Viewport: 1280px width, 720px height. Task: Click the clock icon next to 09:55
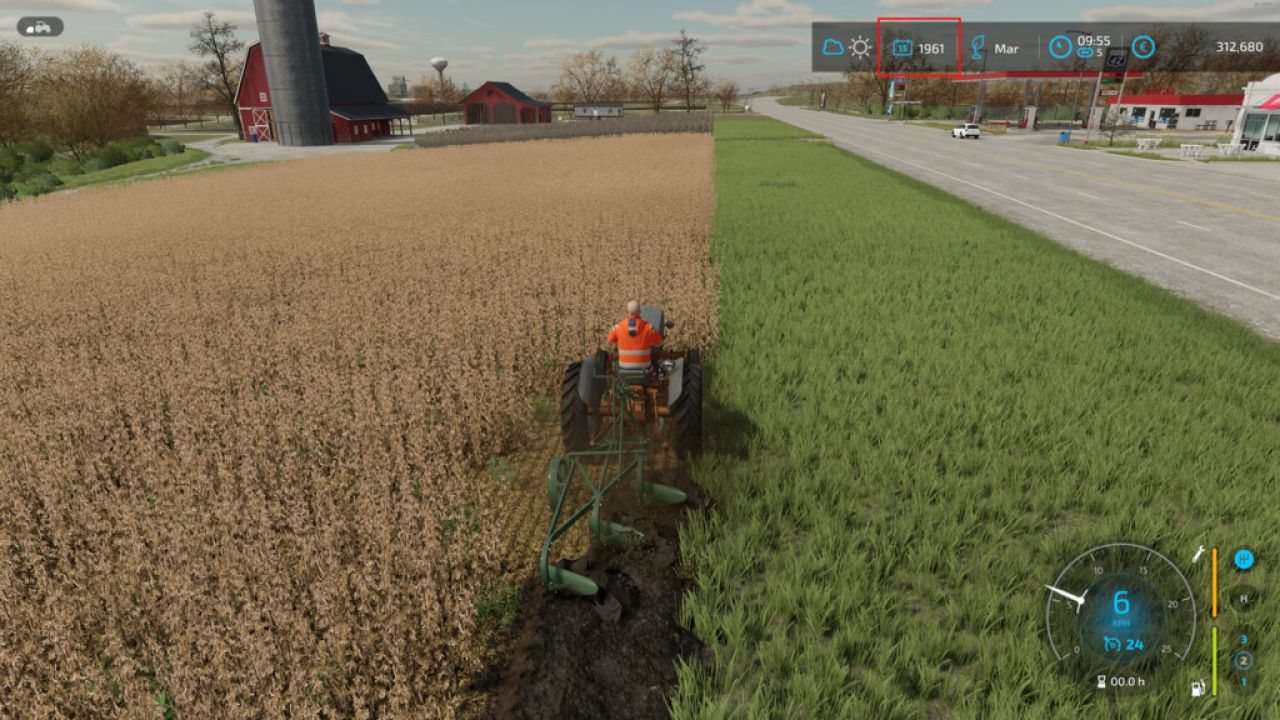(x=1059, y=46)
